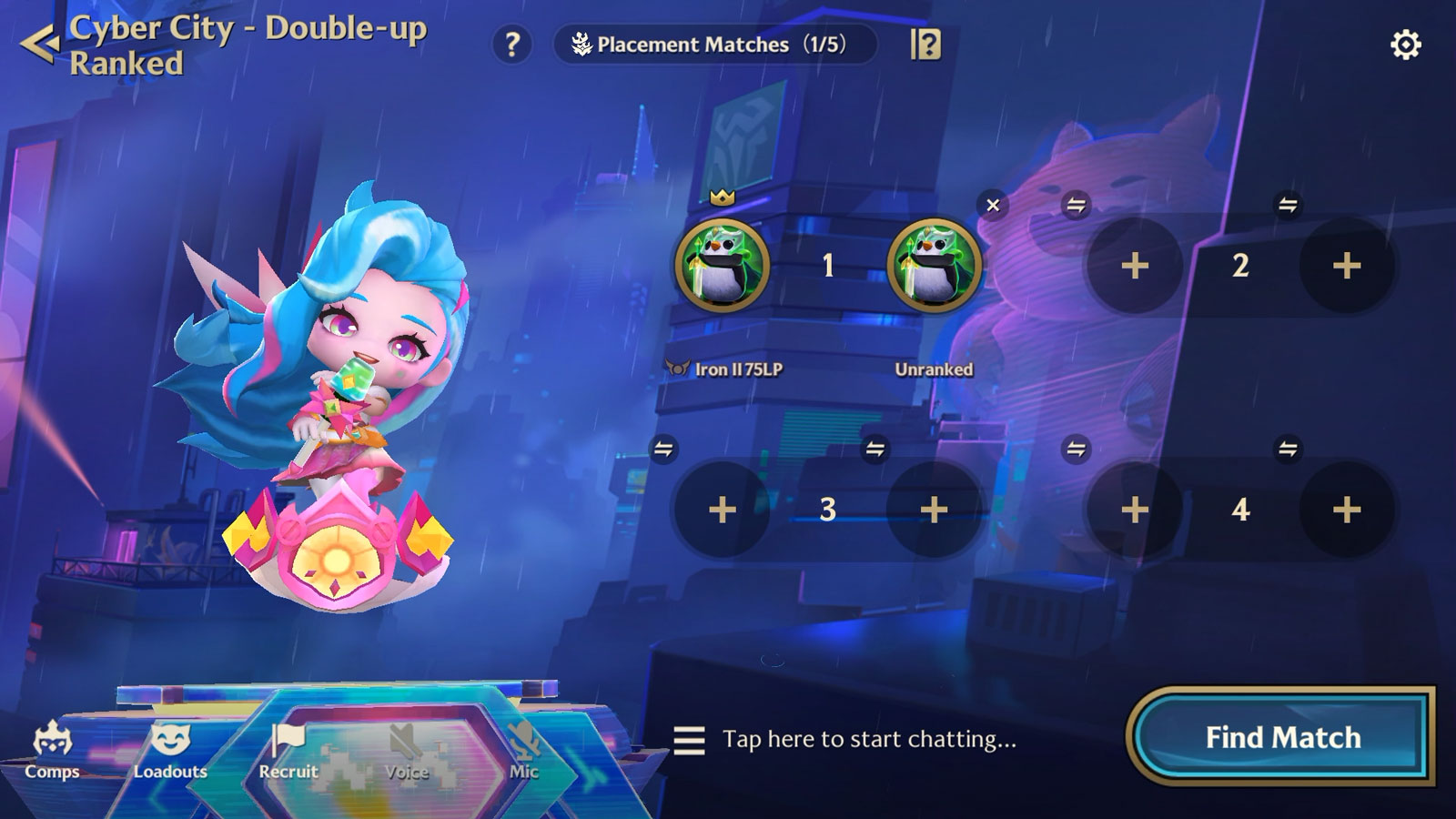The height and width of the screenshot is (819, 1456).
Task: Remove the Unranked partner with the X
Action: [x=993, y=205]
